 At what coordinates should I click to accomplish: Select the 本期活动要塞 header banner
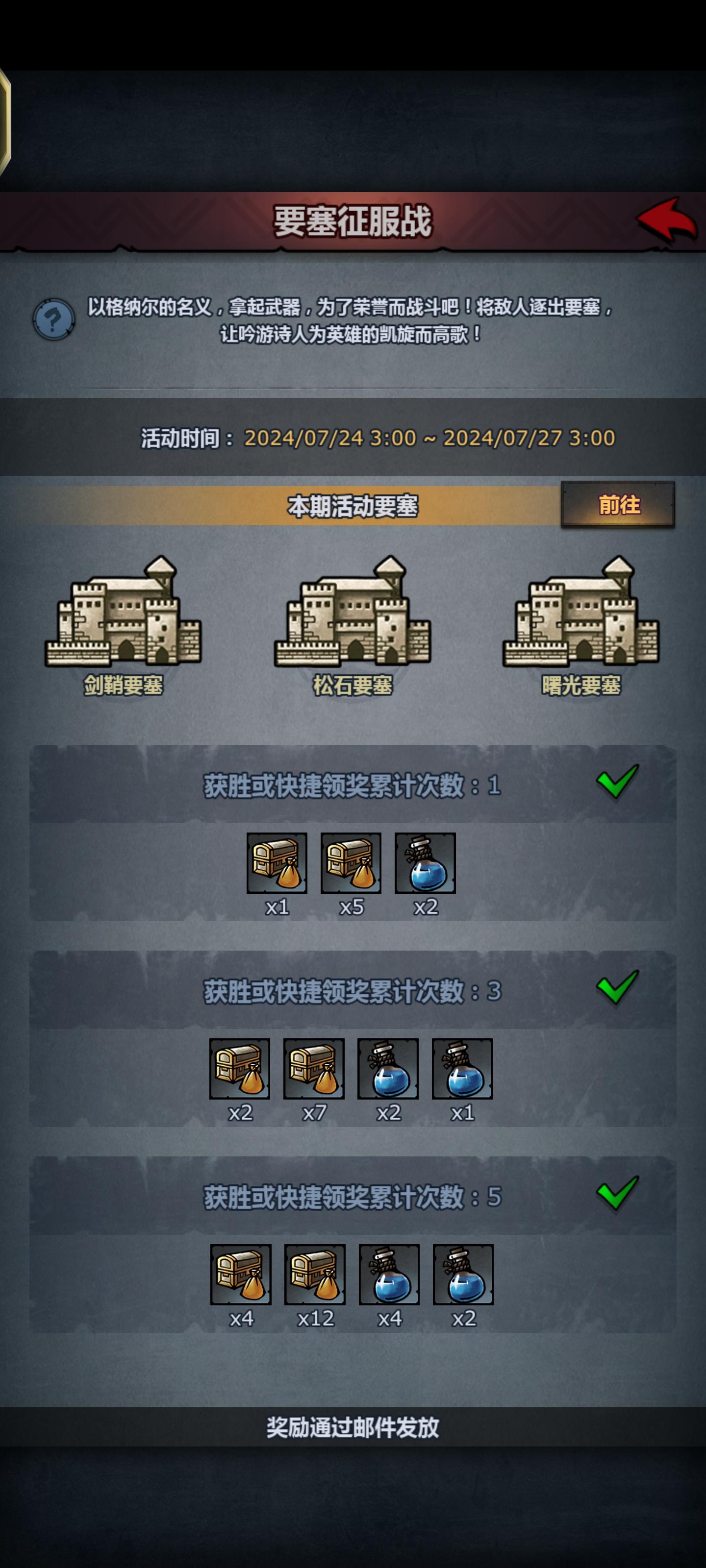pyautogui.click(x=353, y=507)
